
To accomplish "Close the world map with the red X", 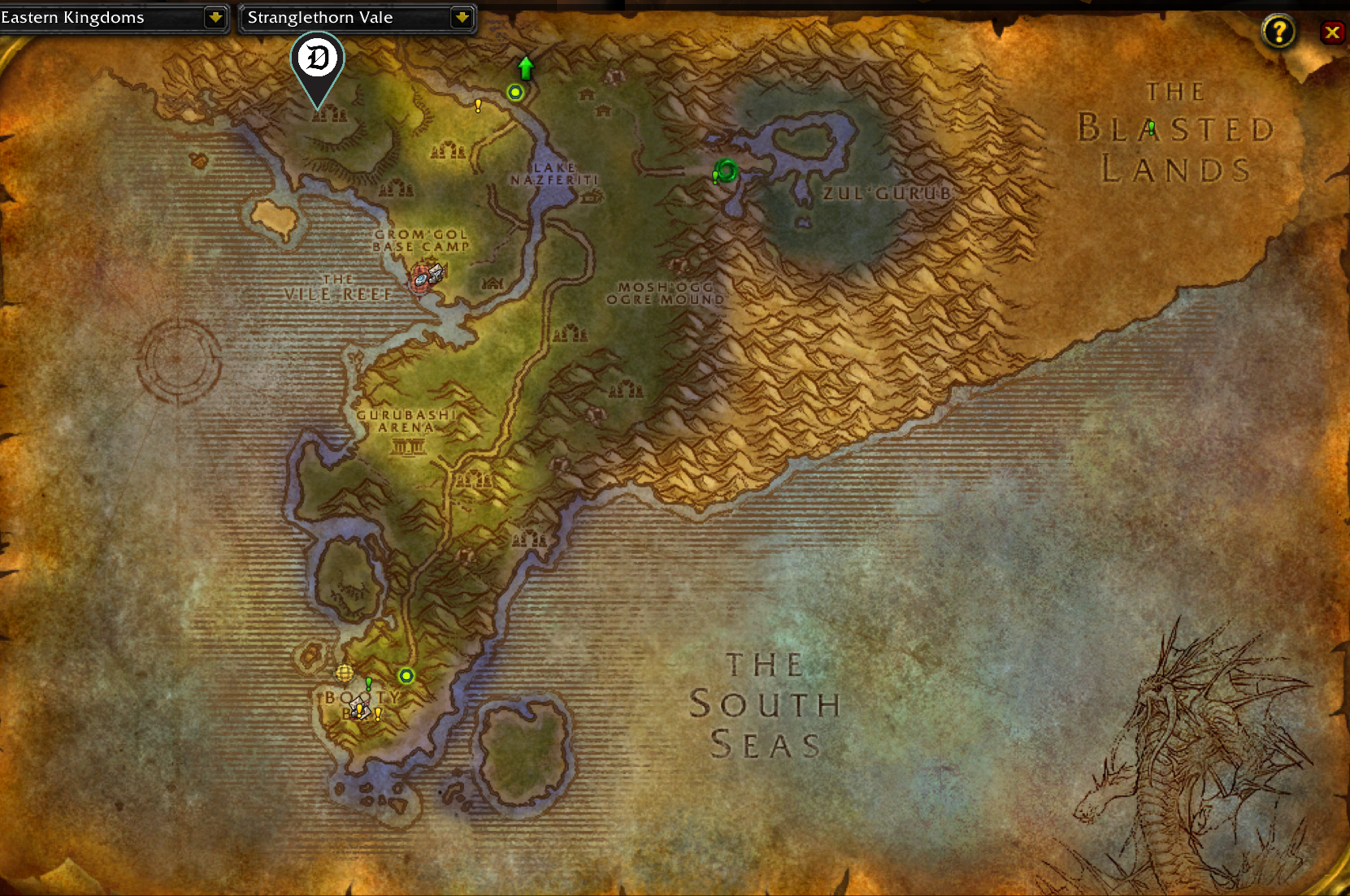I will point(1333,32).
